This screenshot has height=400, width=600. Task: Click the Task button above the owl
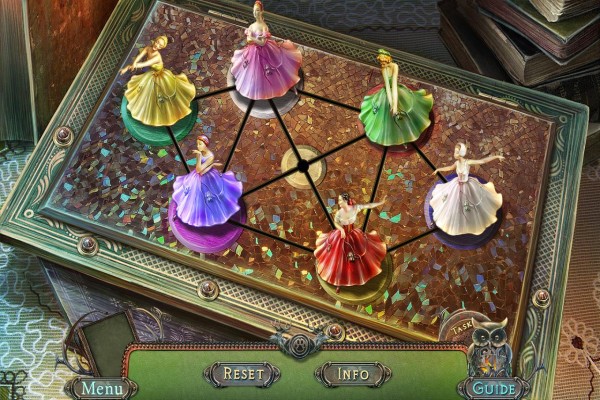tap(461, 327)
